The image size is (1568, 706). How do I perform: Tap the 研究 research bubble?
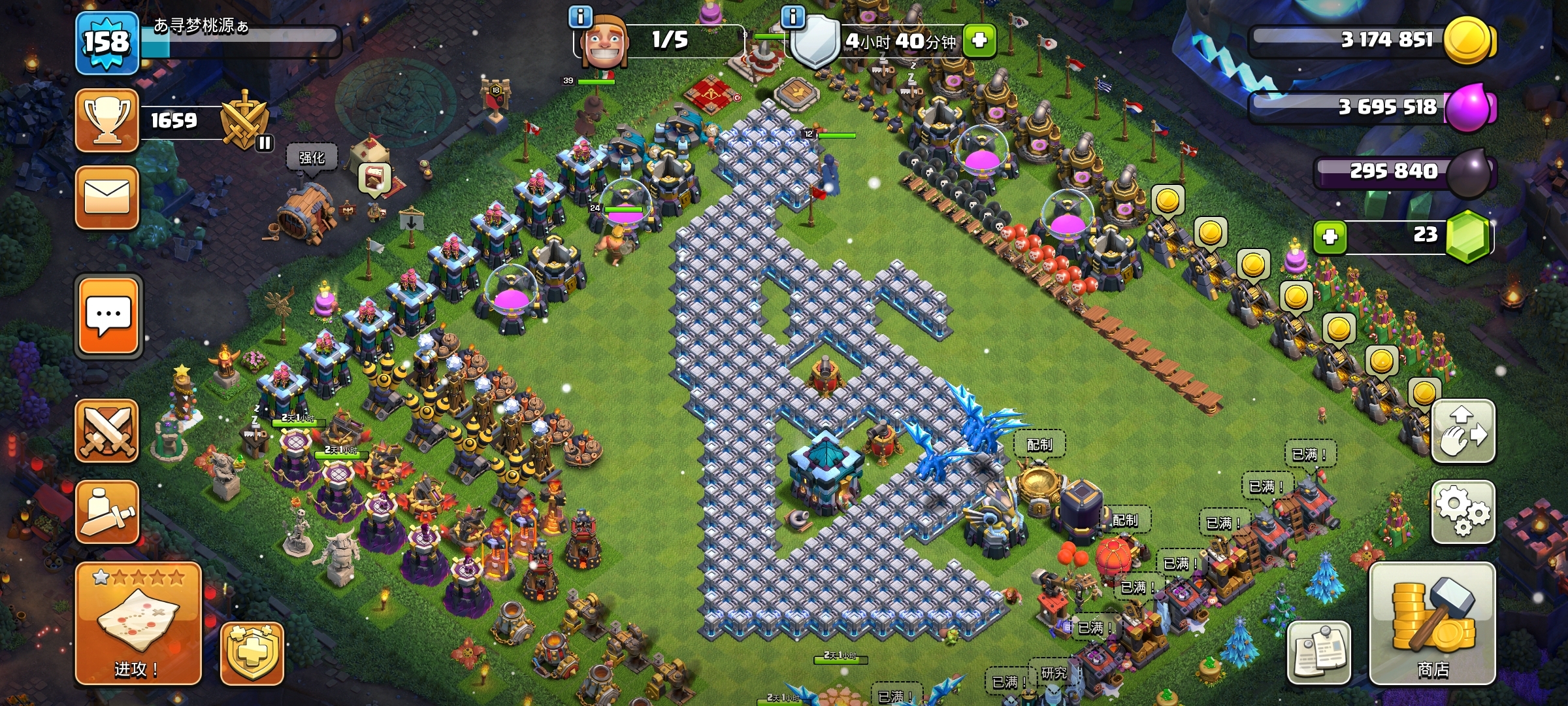(x=1053, y=673)
